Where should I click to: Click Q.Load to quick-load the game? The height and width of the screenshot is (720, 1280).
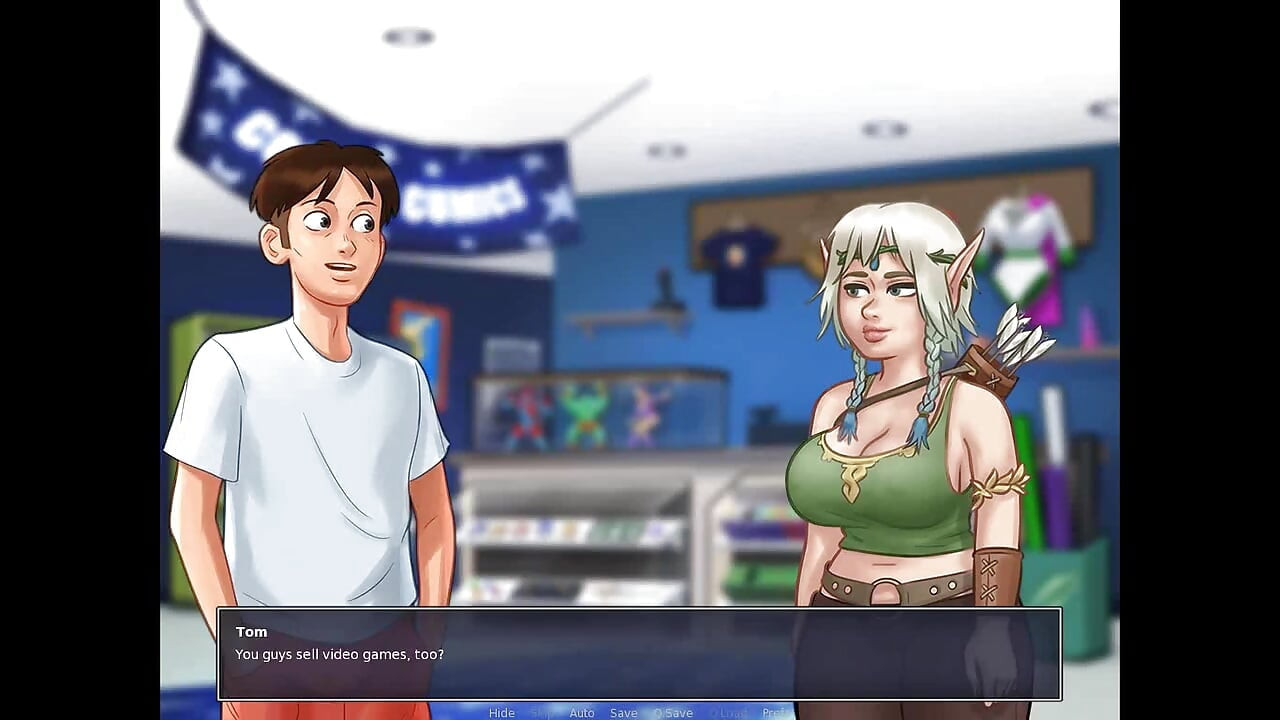[x=730, y=712]
